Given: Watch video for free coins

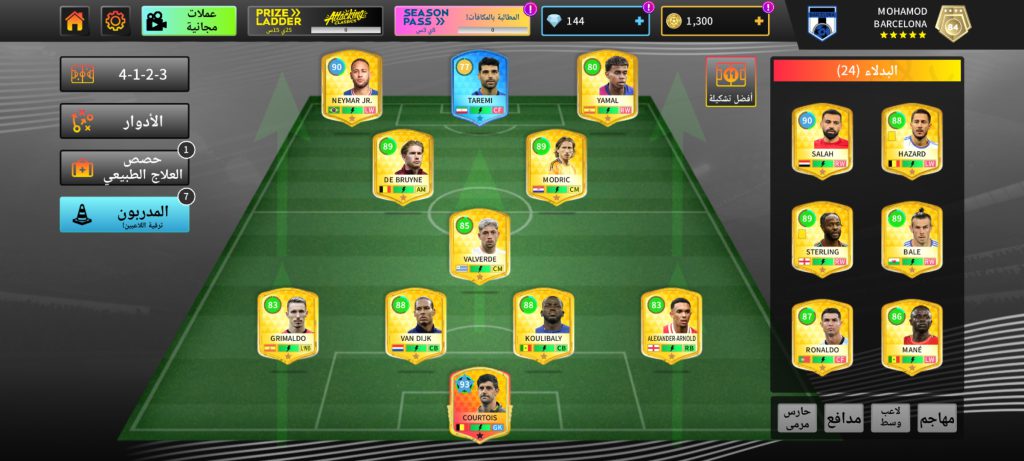Looking at the screenshot, I should pyautogui.click(x=189, y=21).
